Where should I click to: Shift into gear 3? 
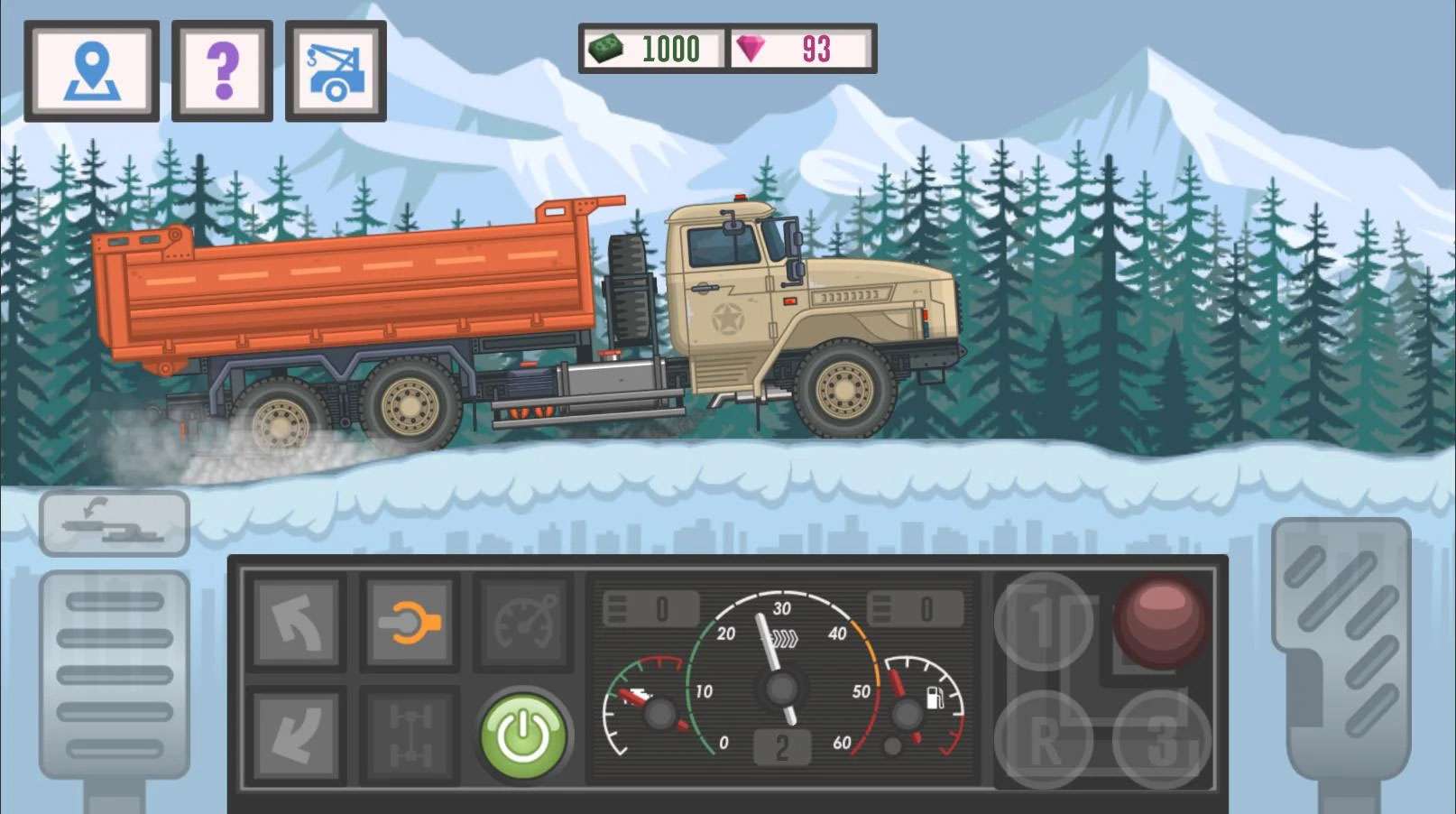(1161, 740)
